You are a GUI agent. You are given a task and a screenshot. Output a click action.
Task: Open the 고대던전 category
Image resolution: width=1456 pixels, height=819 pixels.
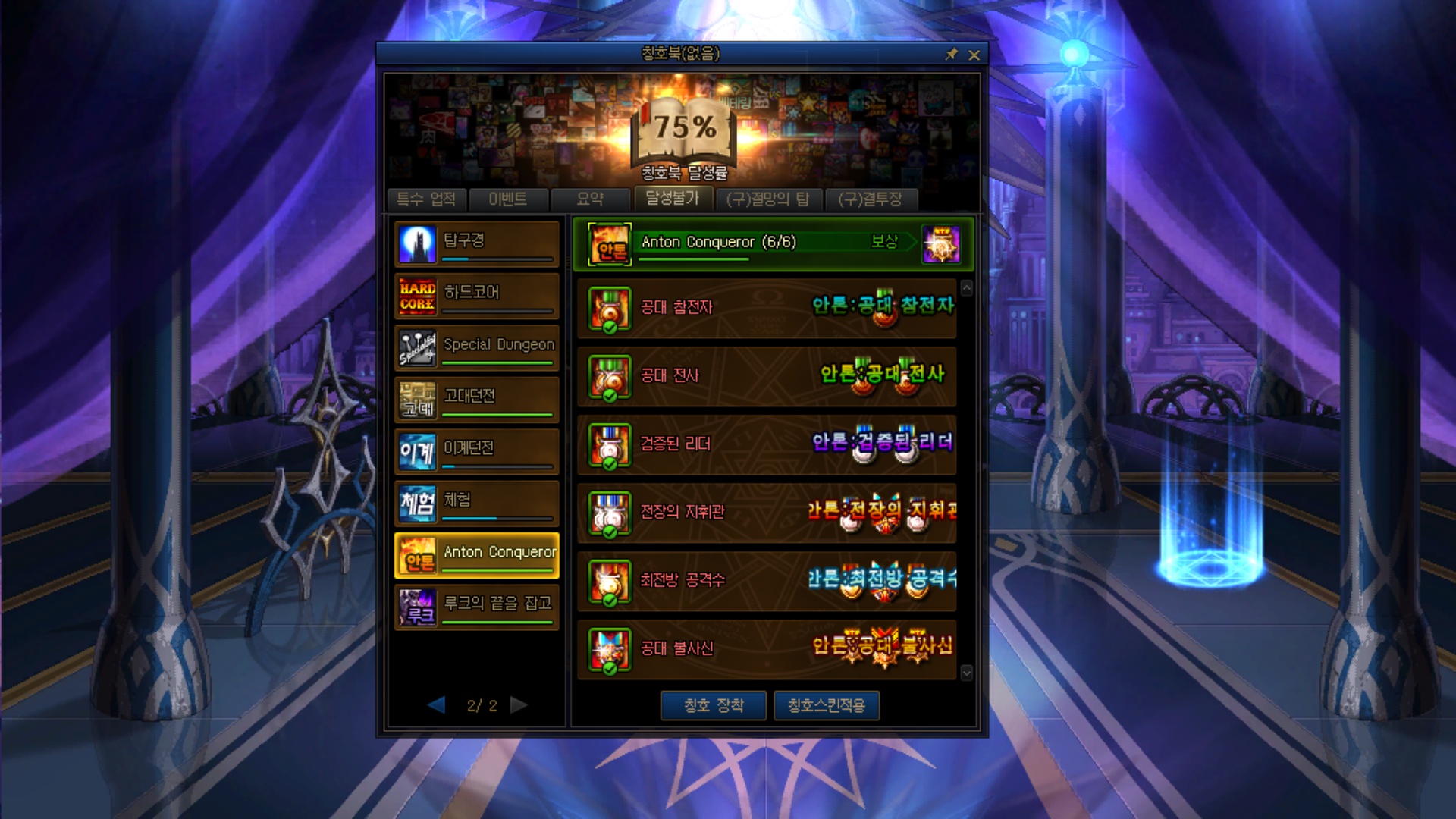477,399
